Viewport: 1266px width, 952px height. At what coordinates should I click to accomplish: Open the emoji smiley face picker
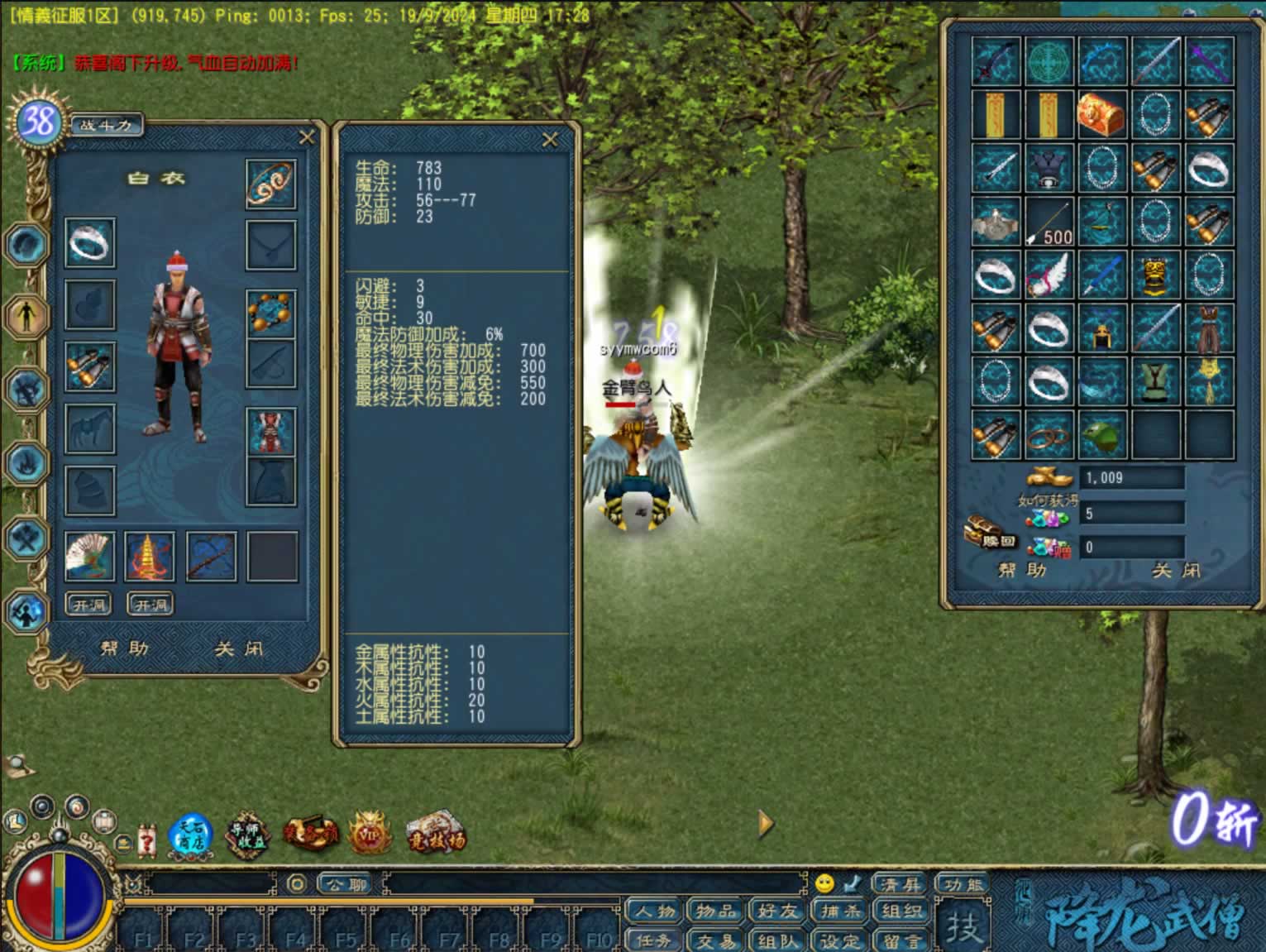(824, 883)
